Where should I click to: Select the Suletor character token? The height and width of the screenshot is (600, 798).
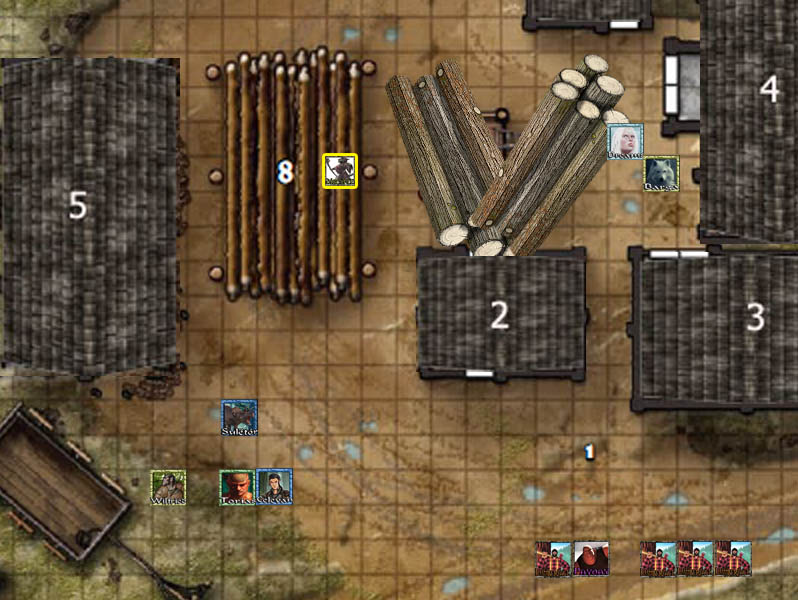(x=239, y=418)
